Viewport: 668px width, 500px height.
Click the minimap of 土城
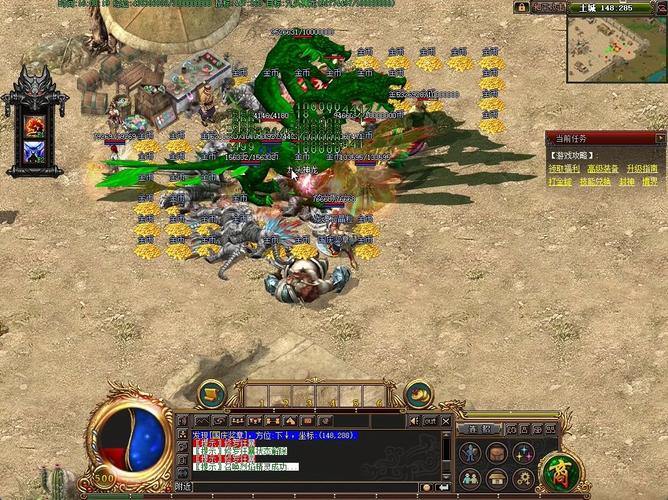613,49
